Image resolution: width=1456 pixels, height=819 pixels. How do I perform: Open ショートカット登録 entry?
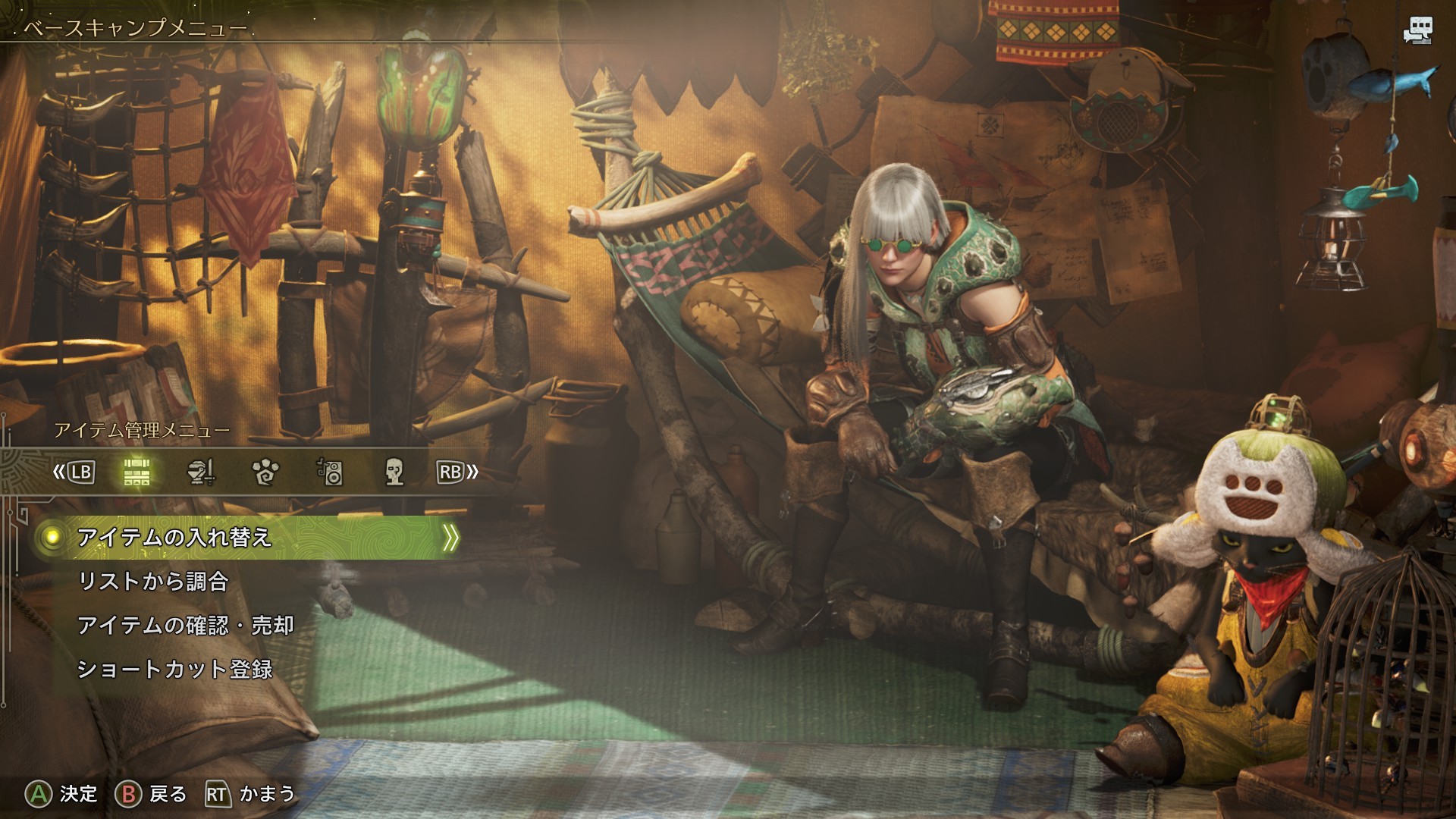pyautogui.click(x=174, y=670)
